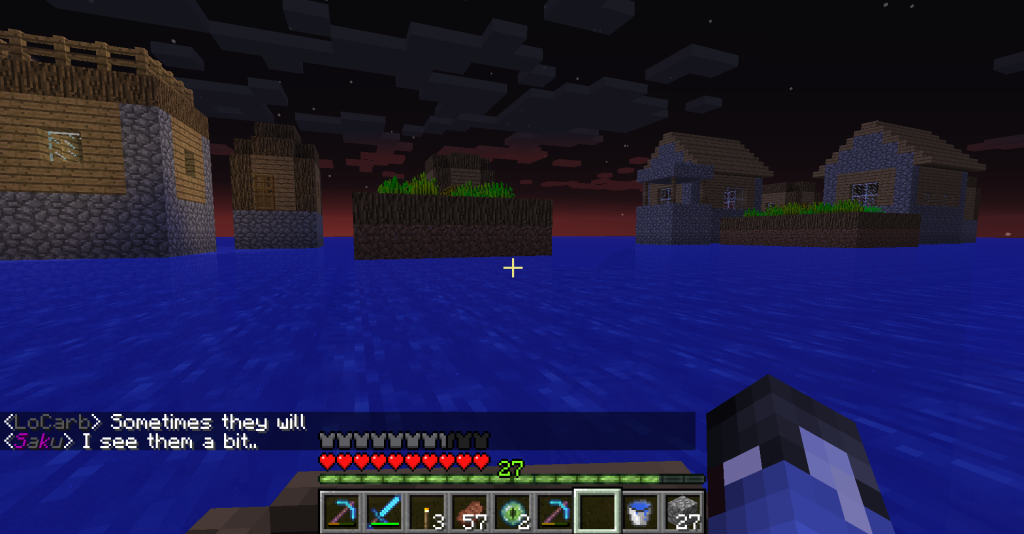Pick the Eye of Ender slot
The image size is (1024, 534).
[510, 511]
